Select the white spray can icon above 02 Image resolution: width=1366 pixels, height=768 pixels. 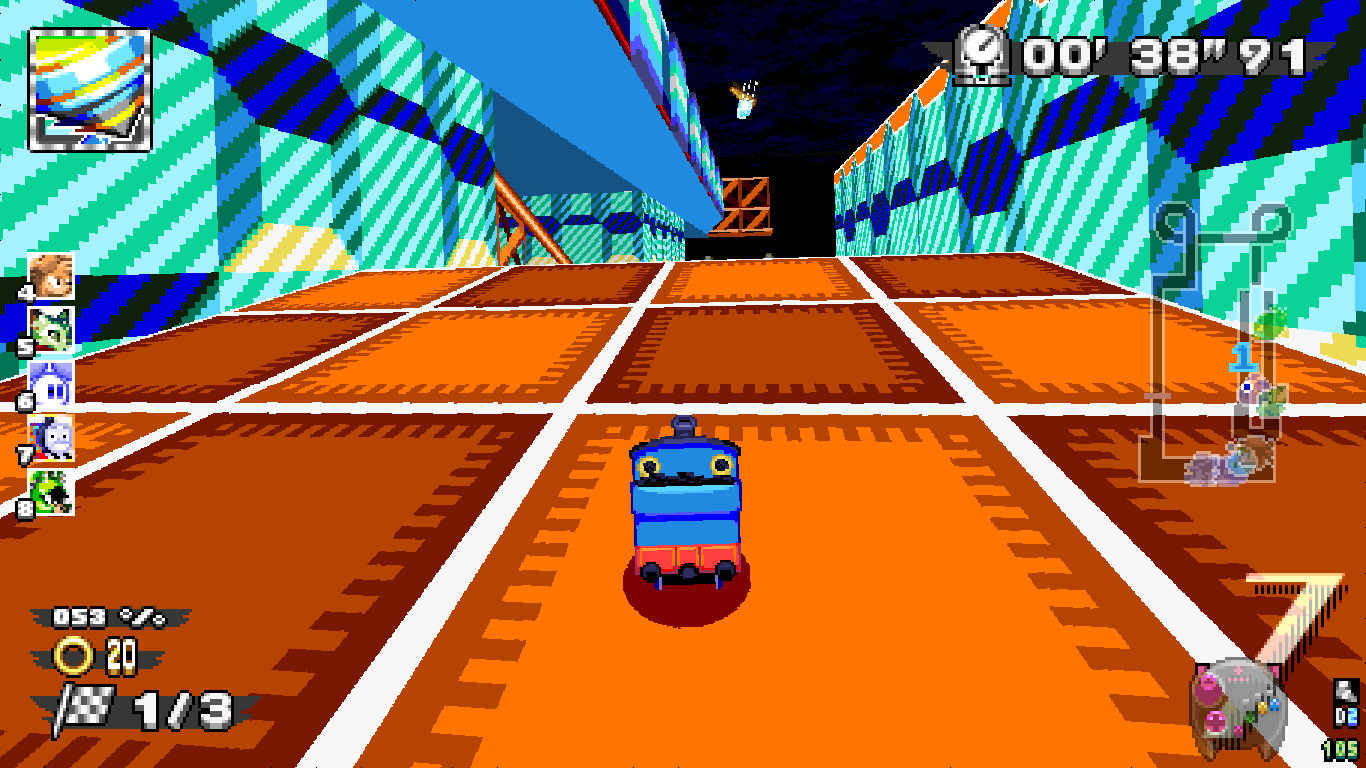(1344, 693)
